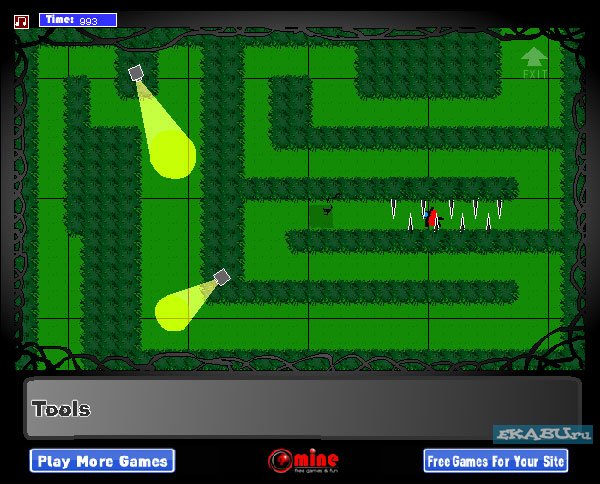
Task: Click the Play More Games button
Action: click(x=103, y=461)
